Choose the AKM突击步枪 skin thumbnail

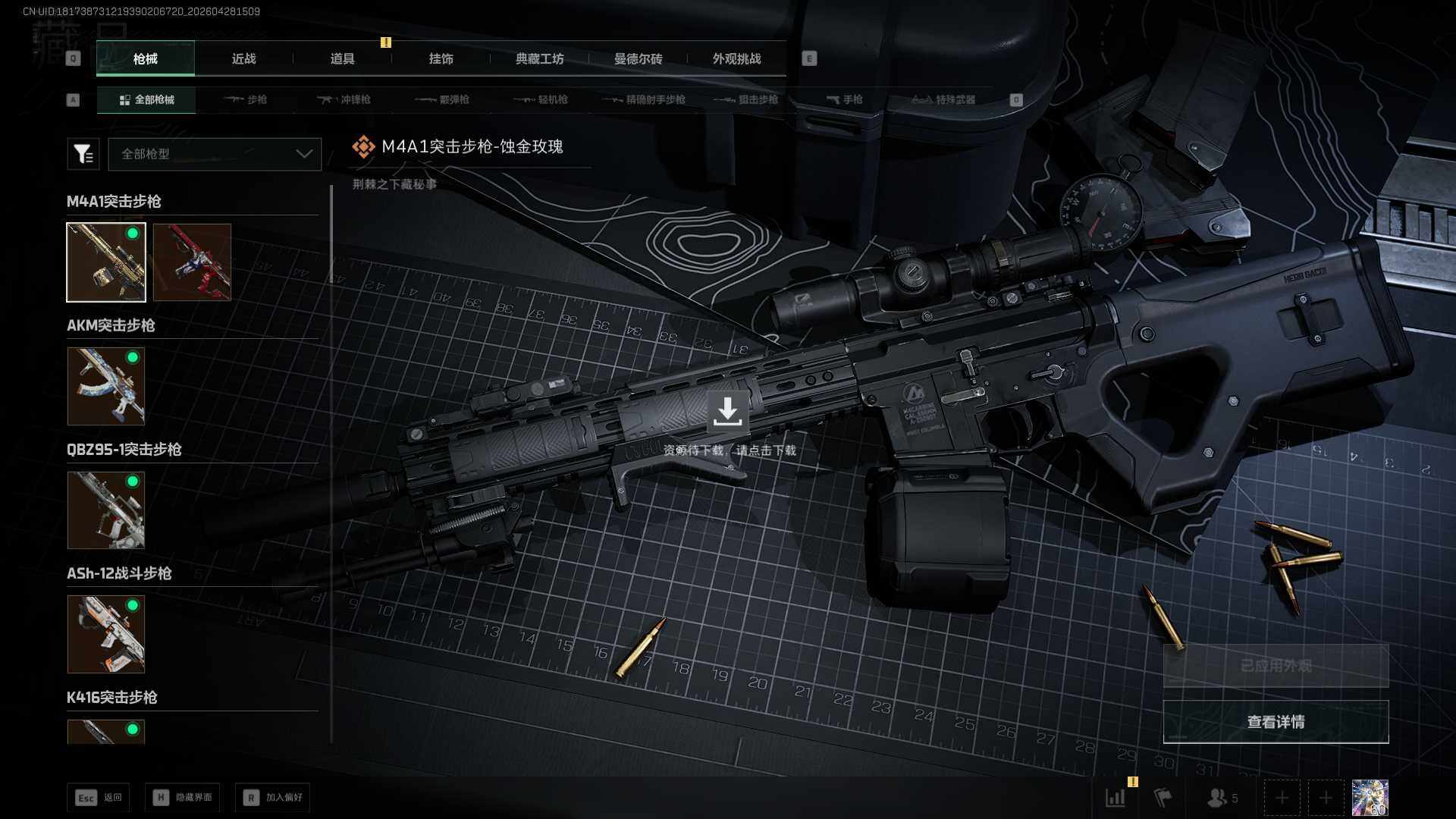pos(106,386)
